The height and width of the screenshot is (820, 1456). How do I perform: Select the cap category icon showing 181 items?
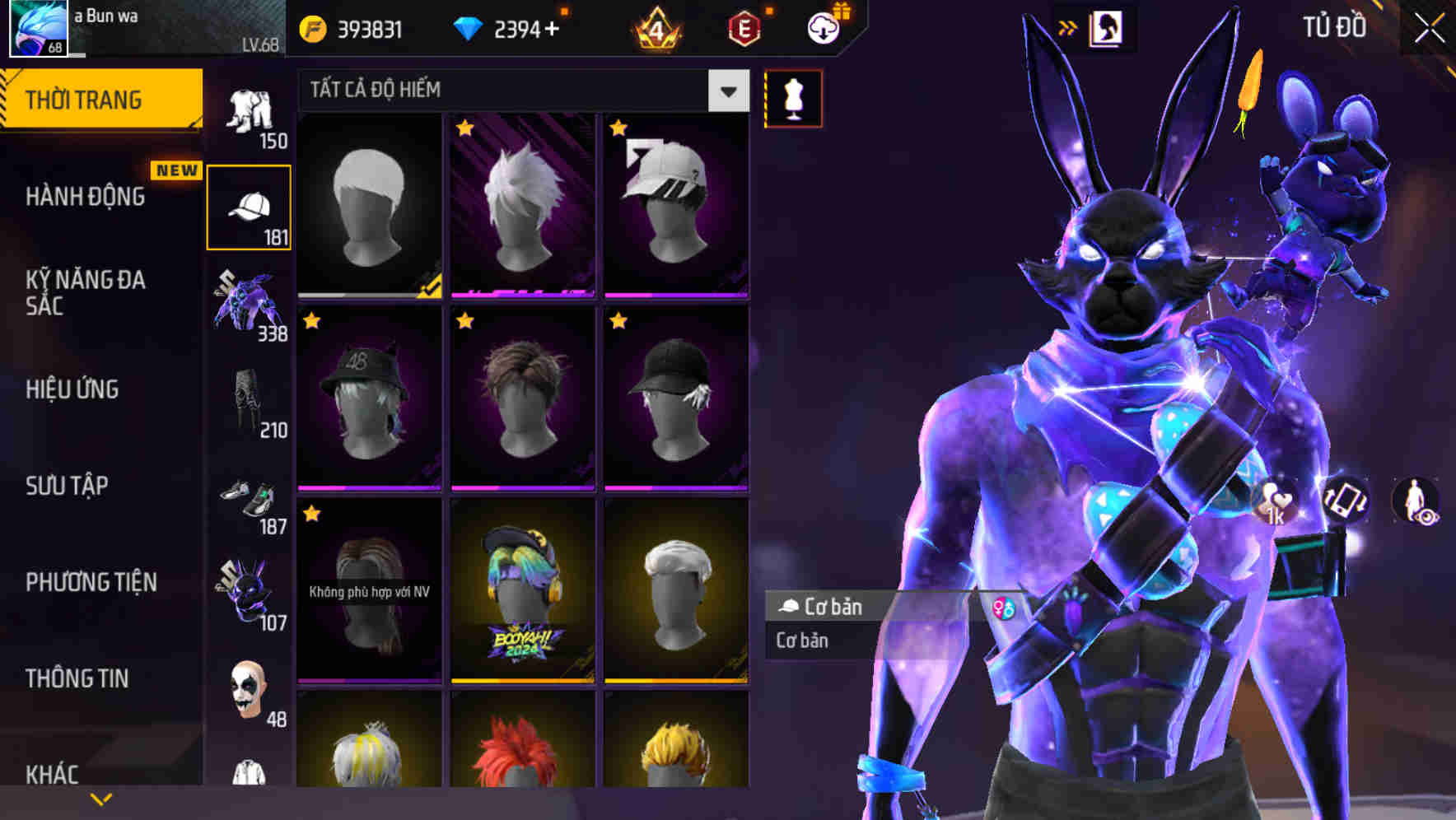click(x=249, y=204)
